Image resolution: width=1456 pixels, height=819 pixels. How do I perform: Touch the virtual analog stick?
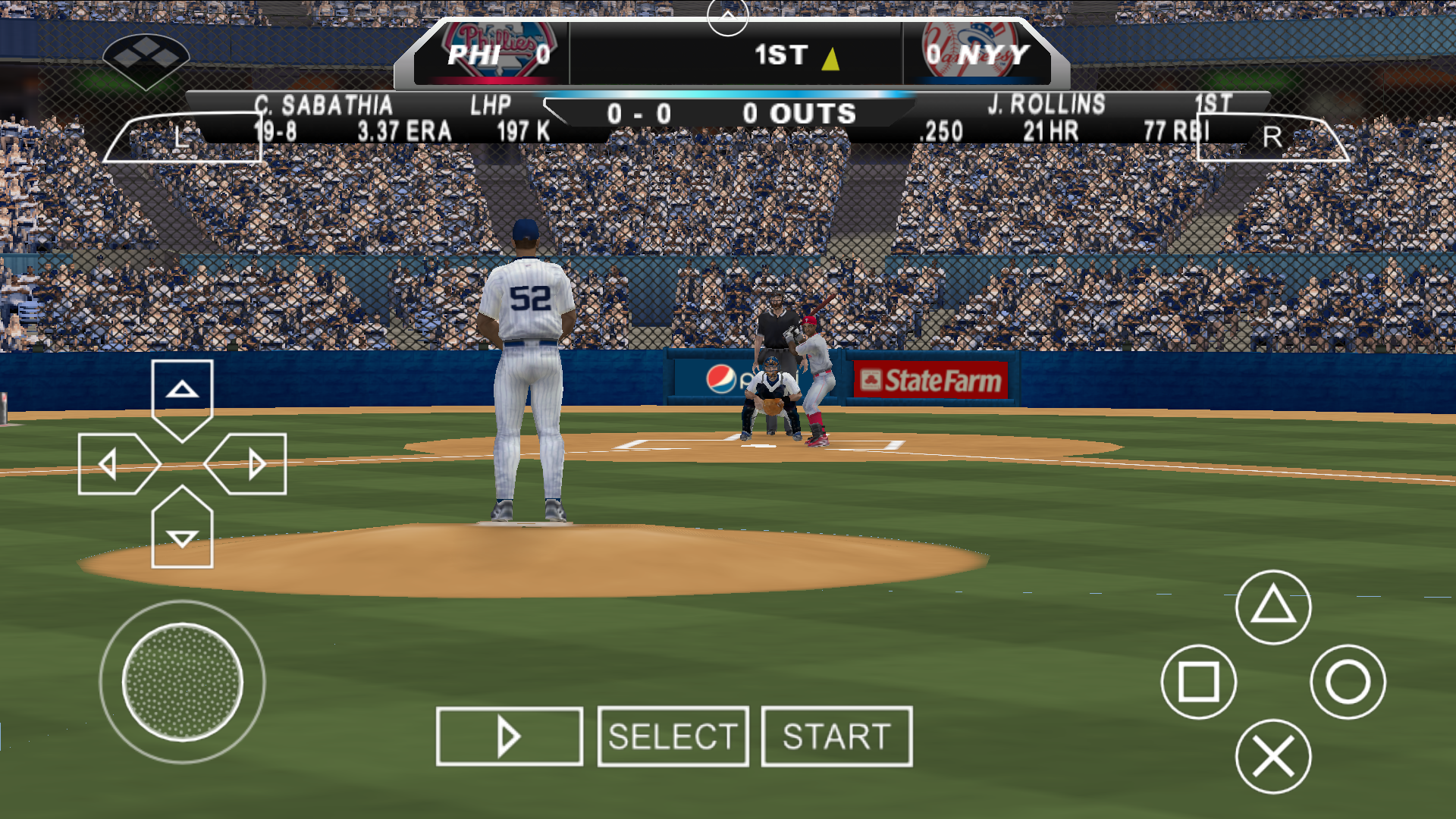pos(182,682)
